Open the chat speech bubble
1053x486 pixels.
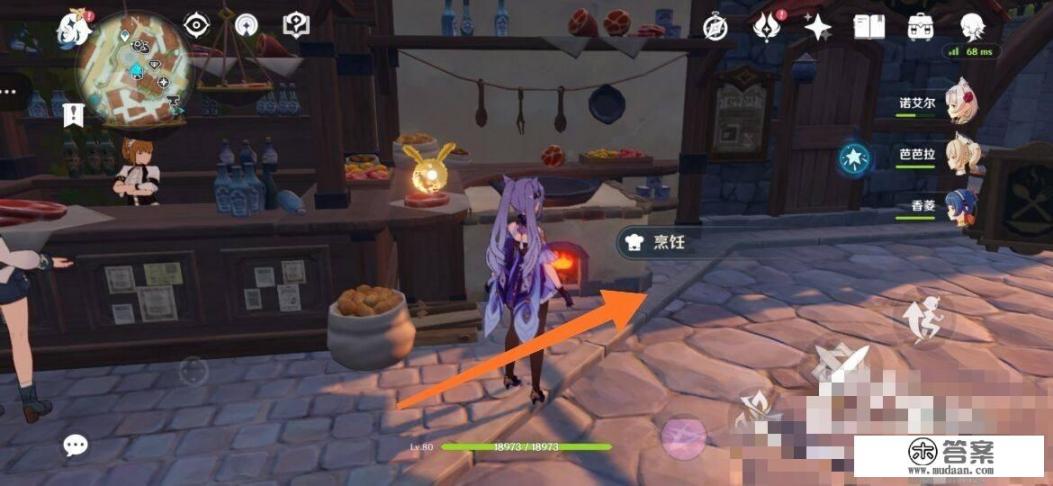point(76,446)
